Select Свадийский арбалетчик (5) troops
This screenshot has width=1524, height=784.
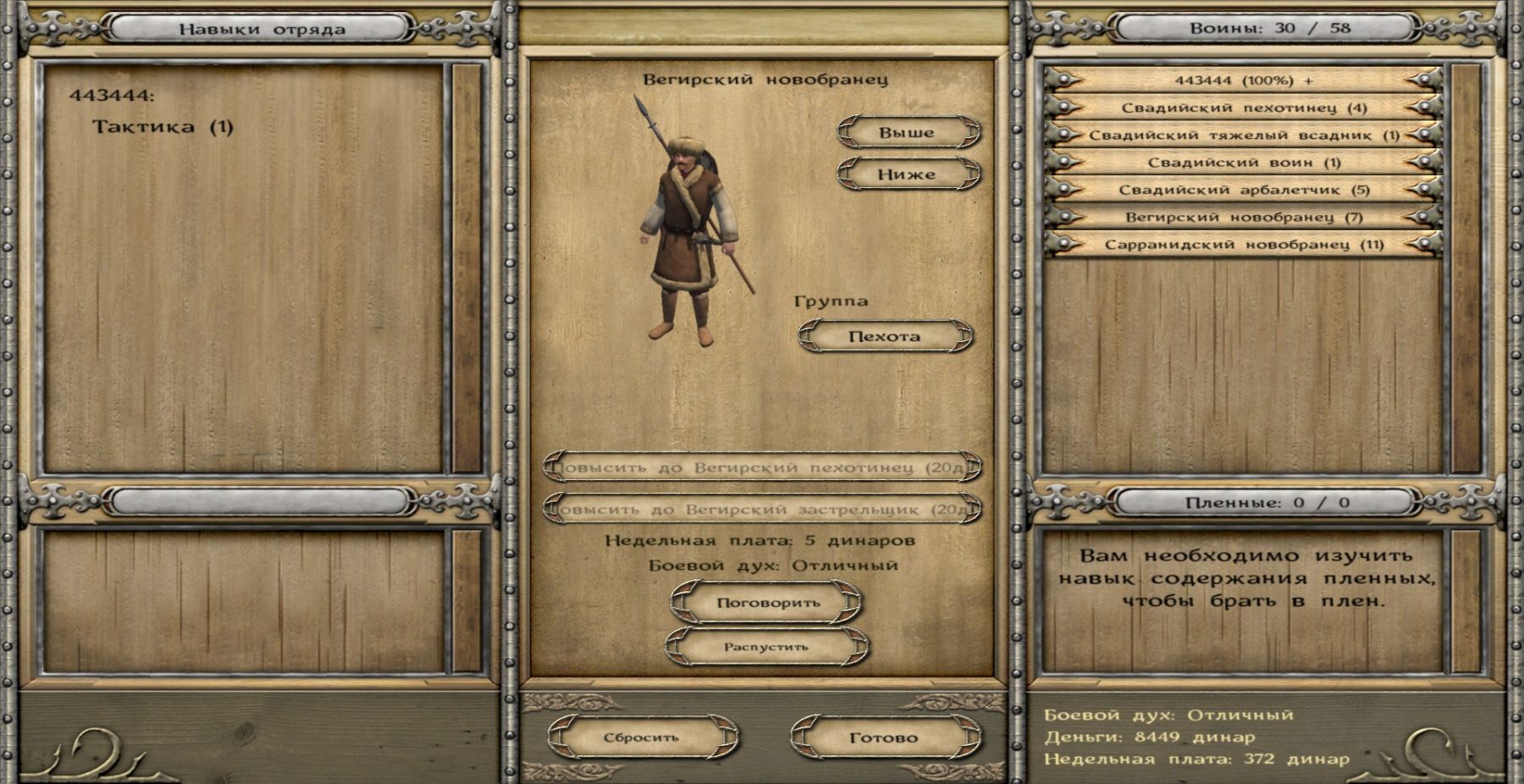1244,190
